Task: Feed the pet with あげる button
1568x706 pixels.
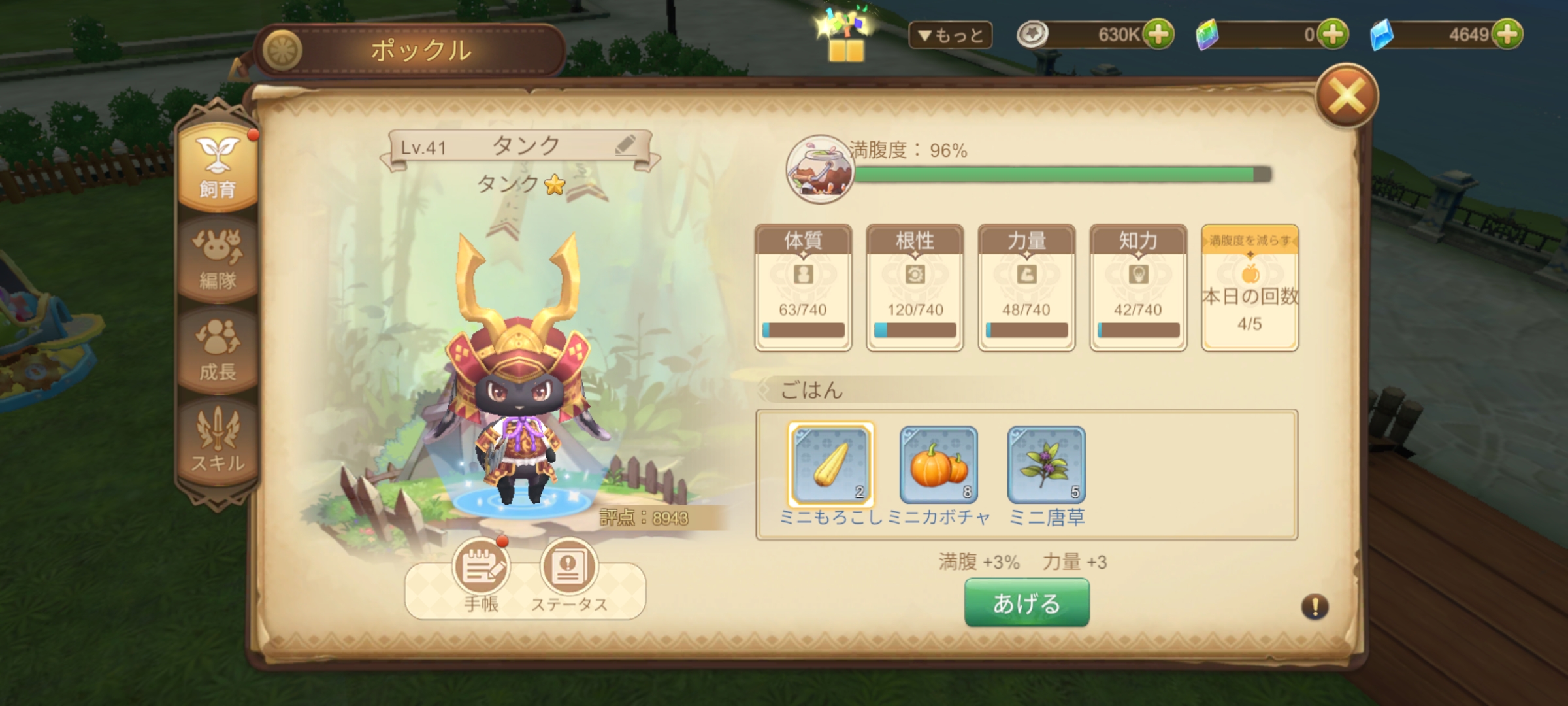Action: [1026, 603]
